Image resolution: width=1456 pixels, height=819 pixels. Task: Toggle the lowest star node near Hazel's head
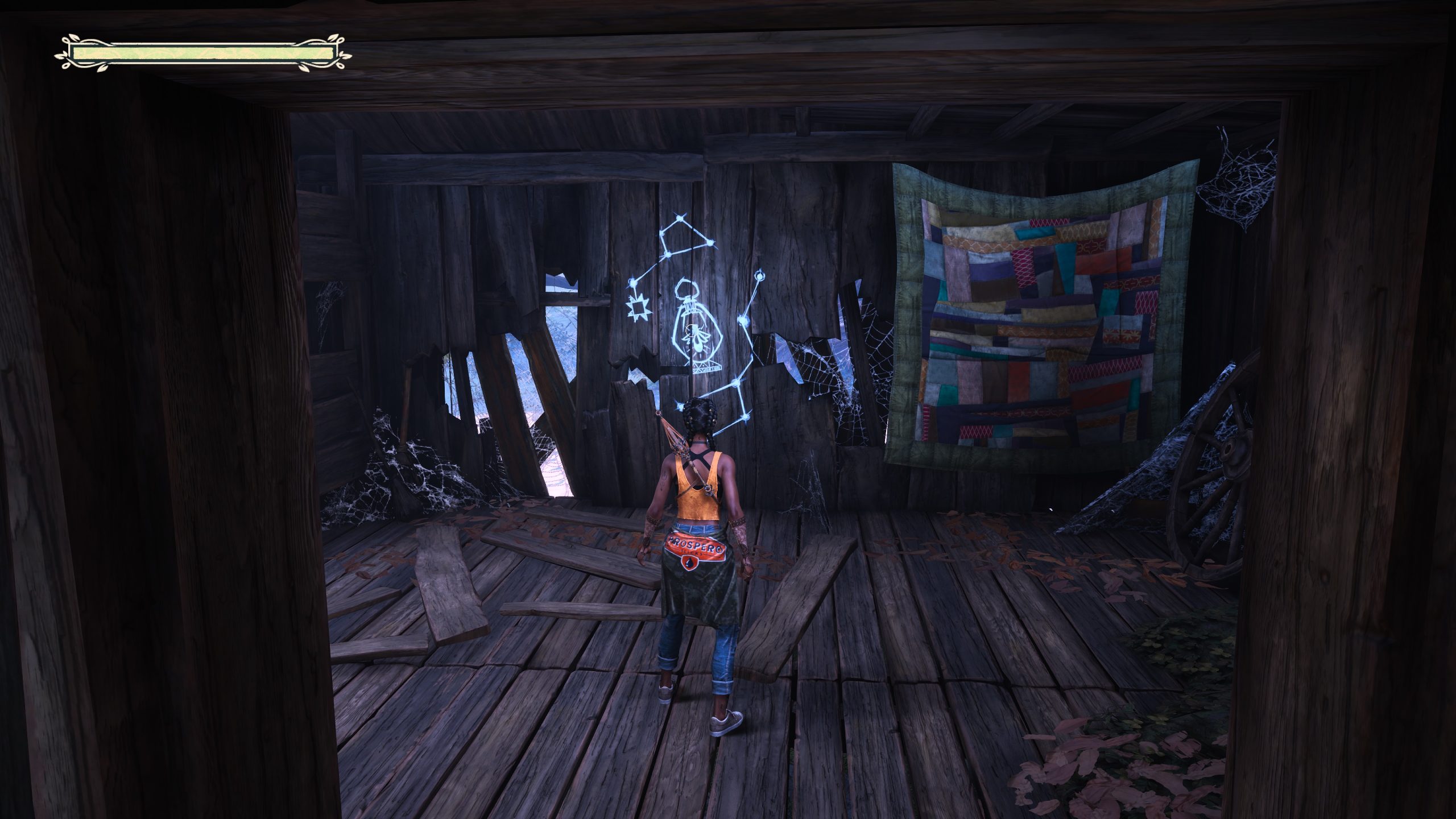(x=680, y=406)
